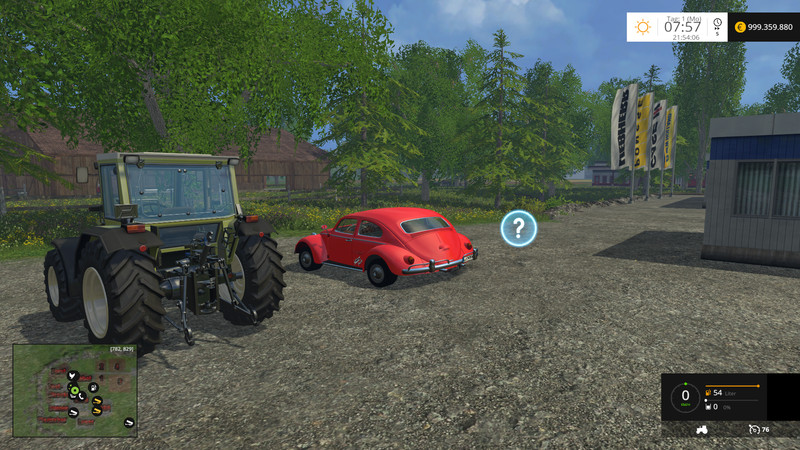Select the chicken marker on the minimap
800x450 pixels.
pyautogui.click(x=72, y=376)
